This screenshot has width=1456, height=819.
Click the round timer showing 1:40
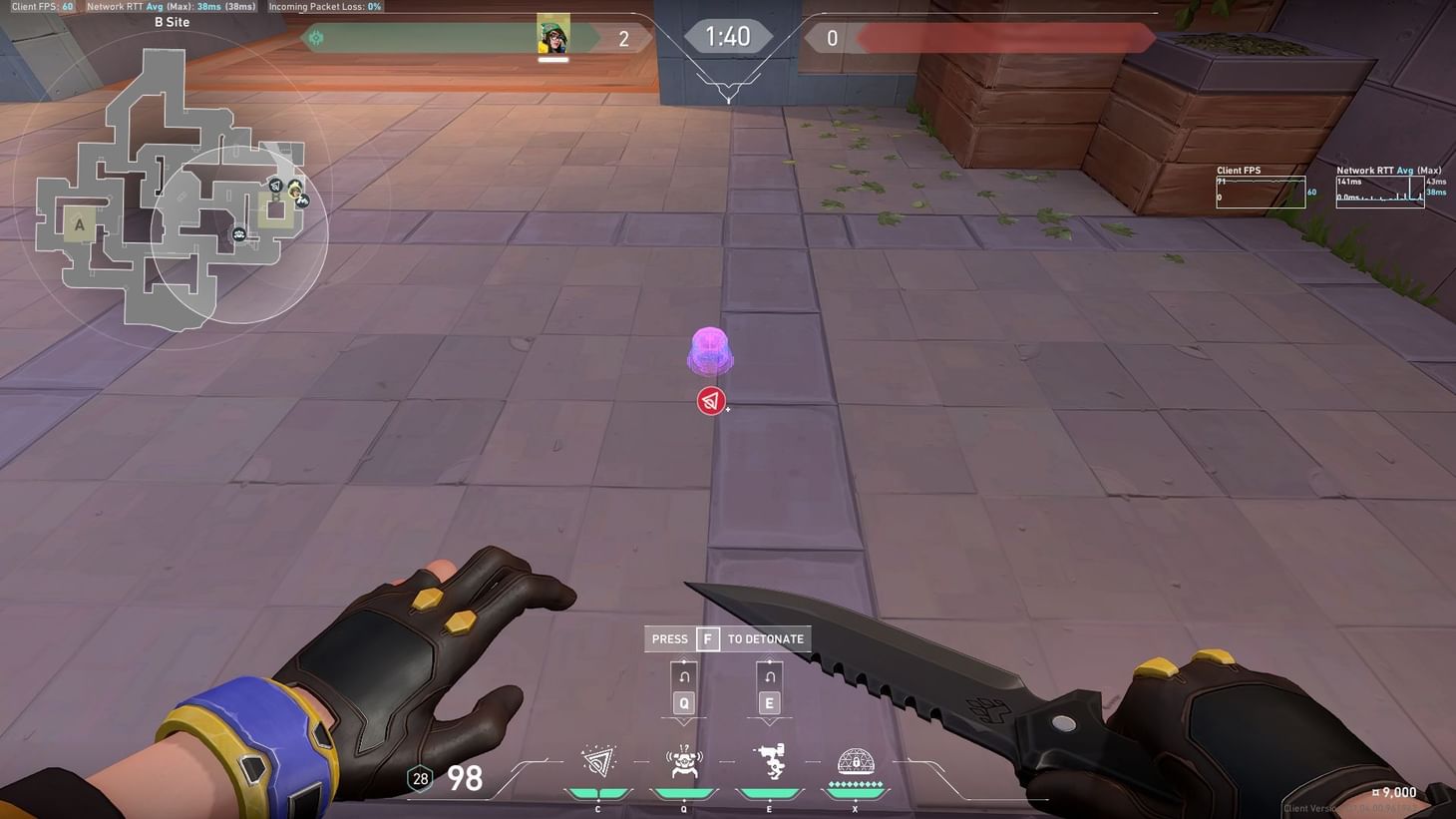pos(728,37)
